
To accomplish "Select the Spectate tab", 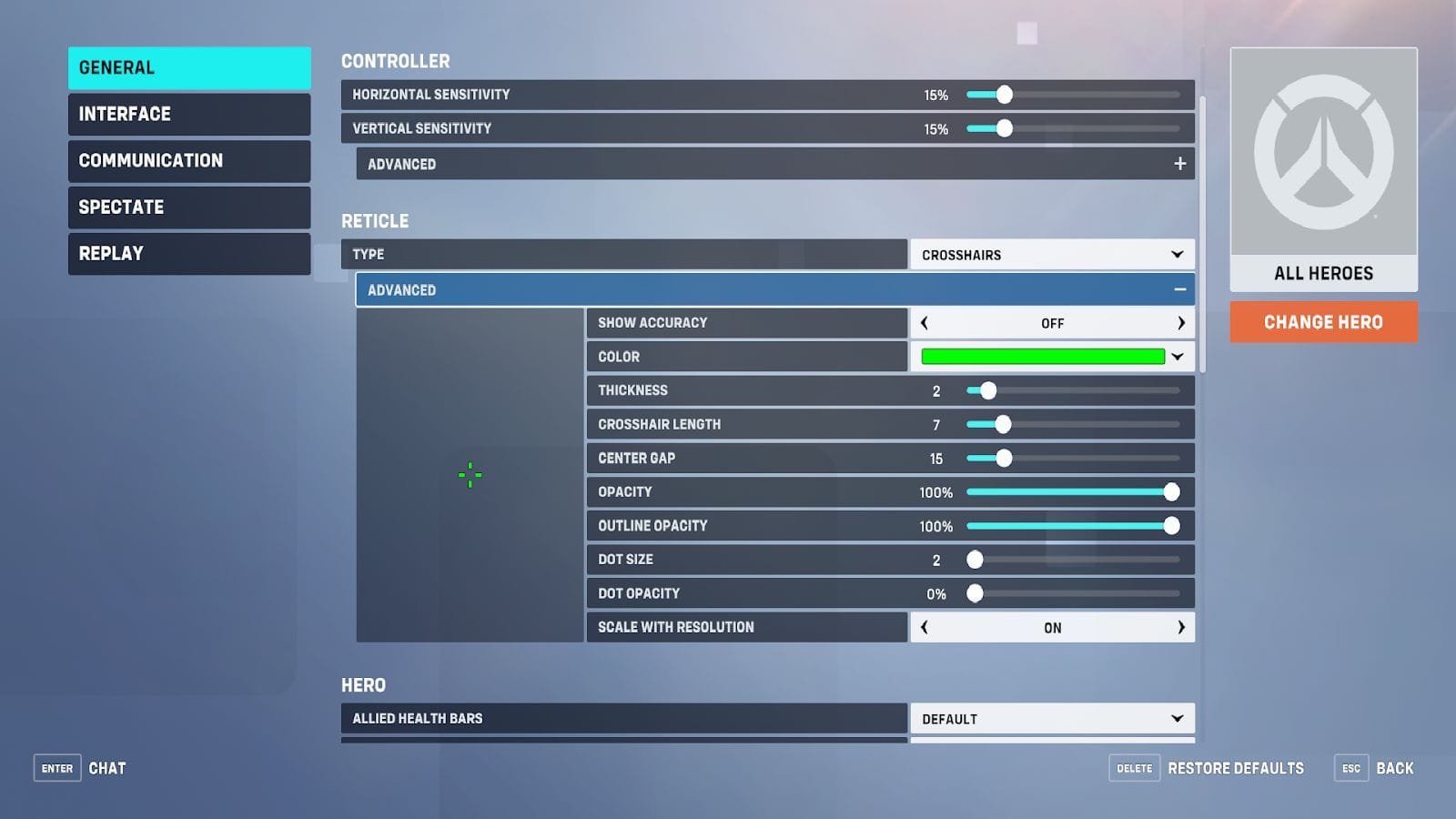I will point(188,207).
